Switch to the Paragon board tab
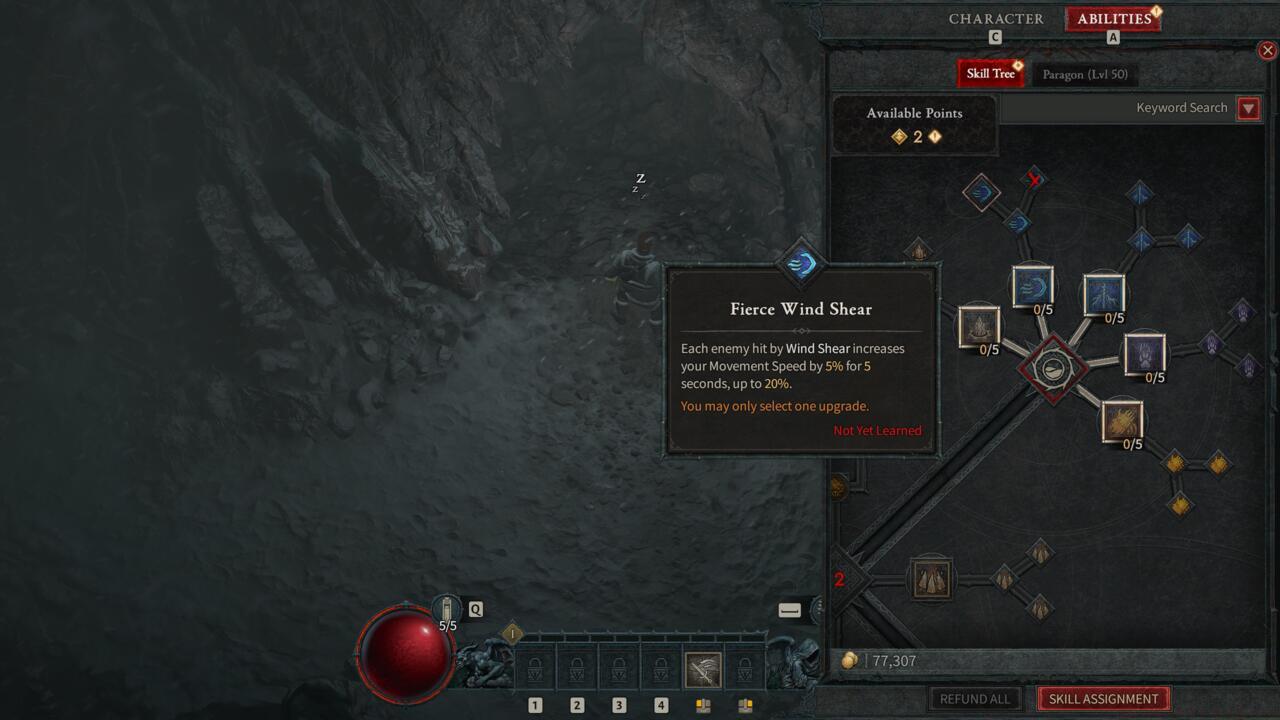 point(1084,74)
